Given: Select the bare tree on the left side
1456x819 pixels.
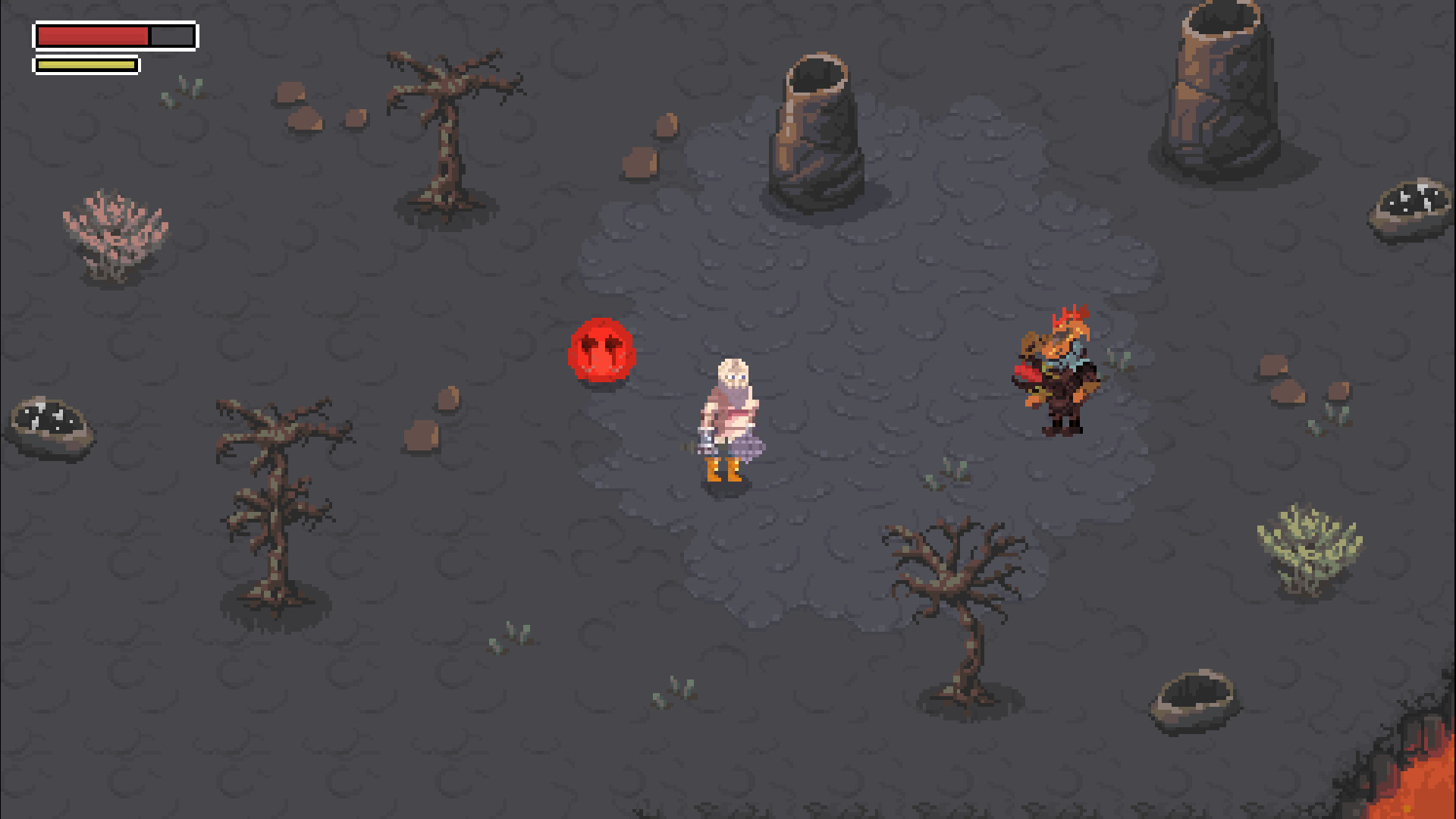Looking at the screenshot, I should click(281, 485).
